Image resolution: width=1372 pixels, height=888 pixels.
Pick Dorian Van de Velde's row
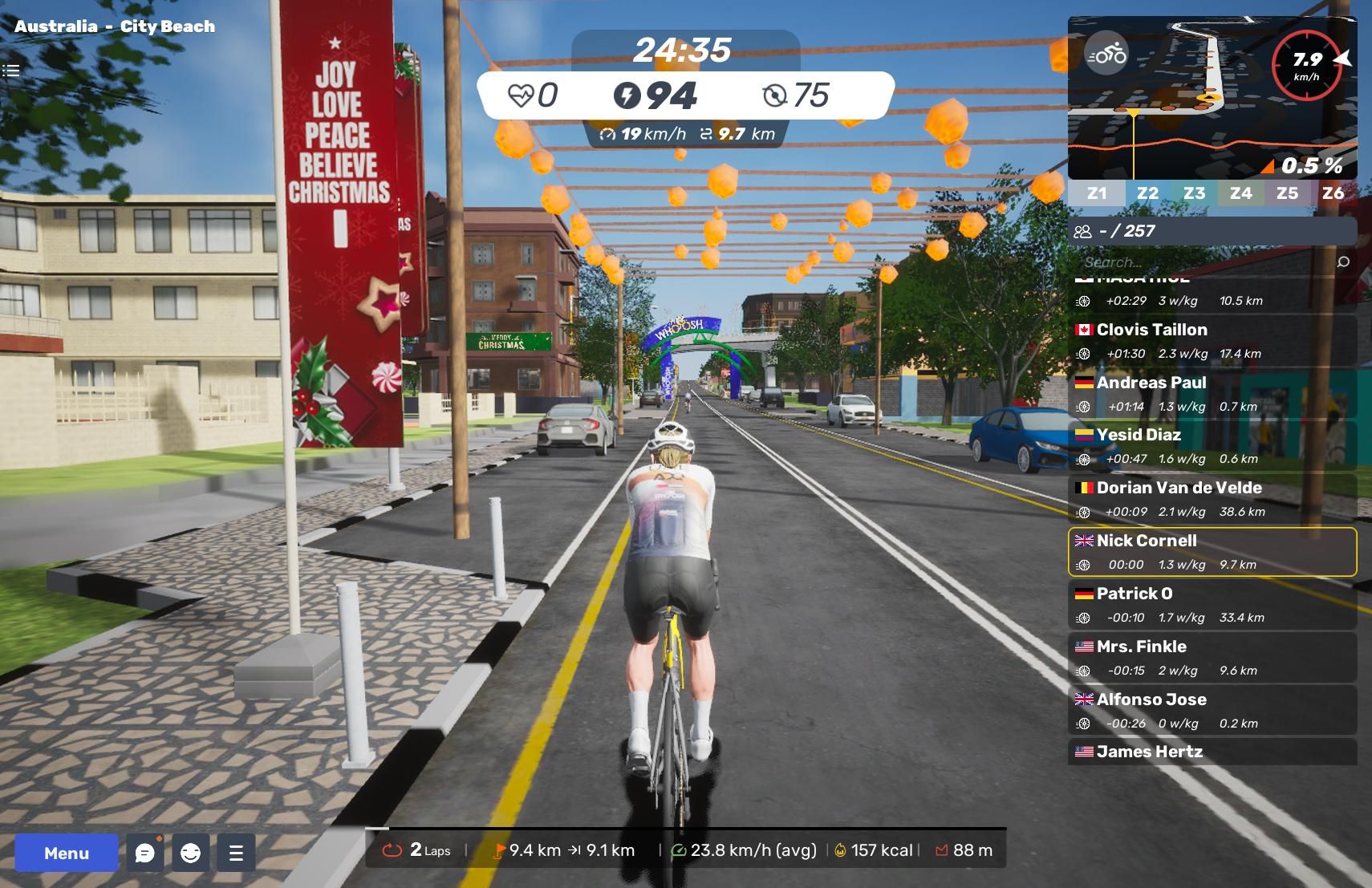tap(1212, 499)
